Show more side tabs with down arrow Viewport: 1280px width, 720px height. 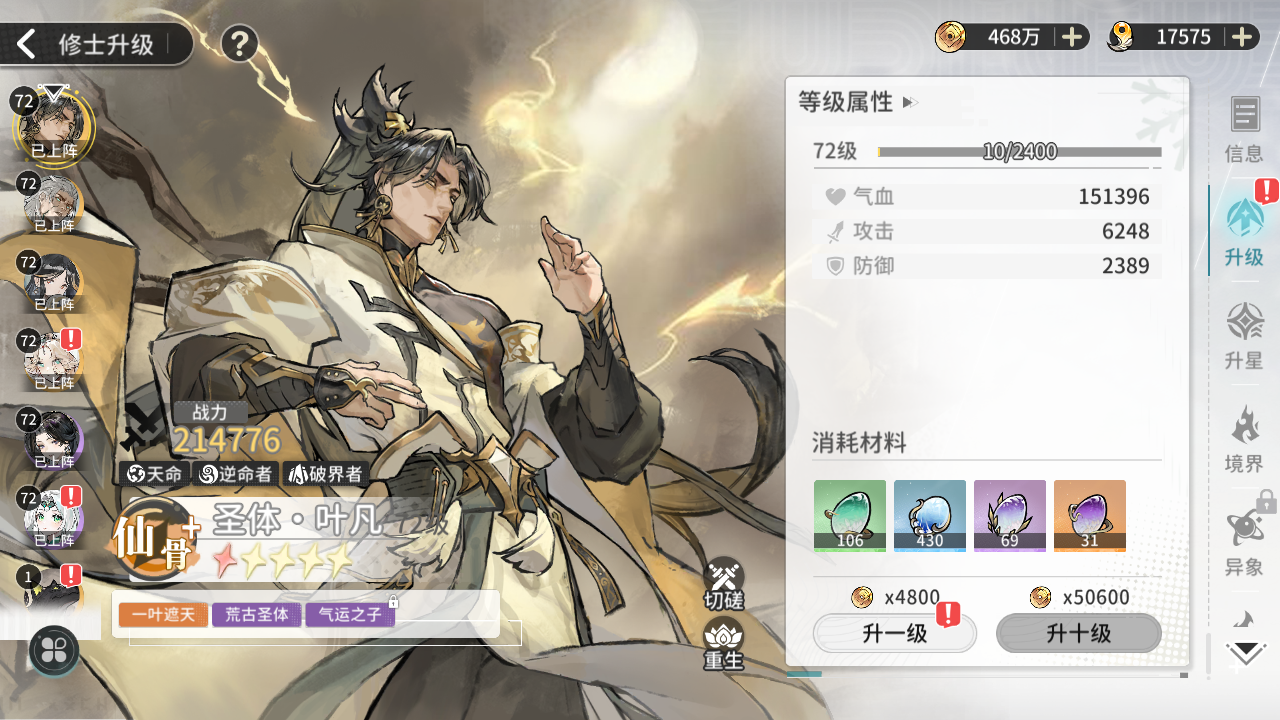[1246, 654]
